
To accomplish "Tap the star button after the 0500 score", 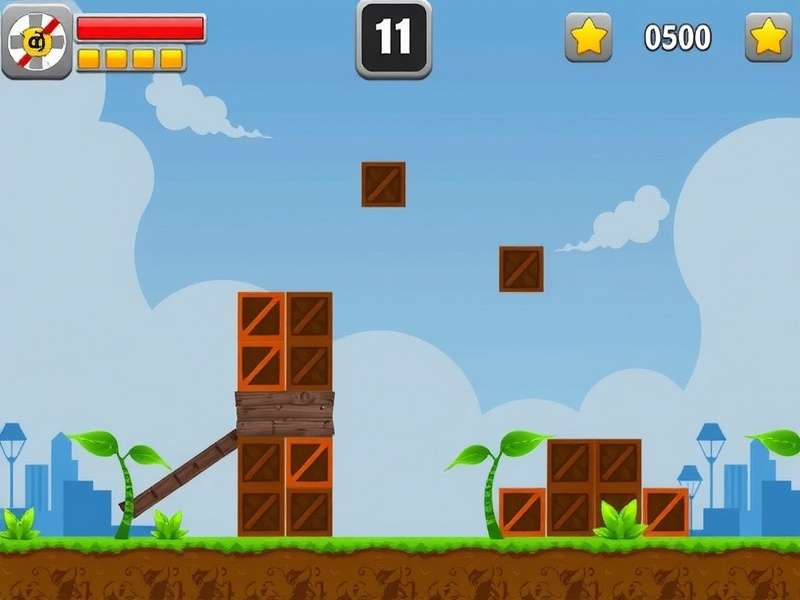I will click(x=768, y=38).
